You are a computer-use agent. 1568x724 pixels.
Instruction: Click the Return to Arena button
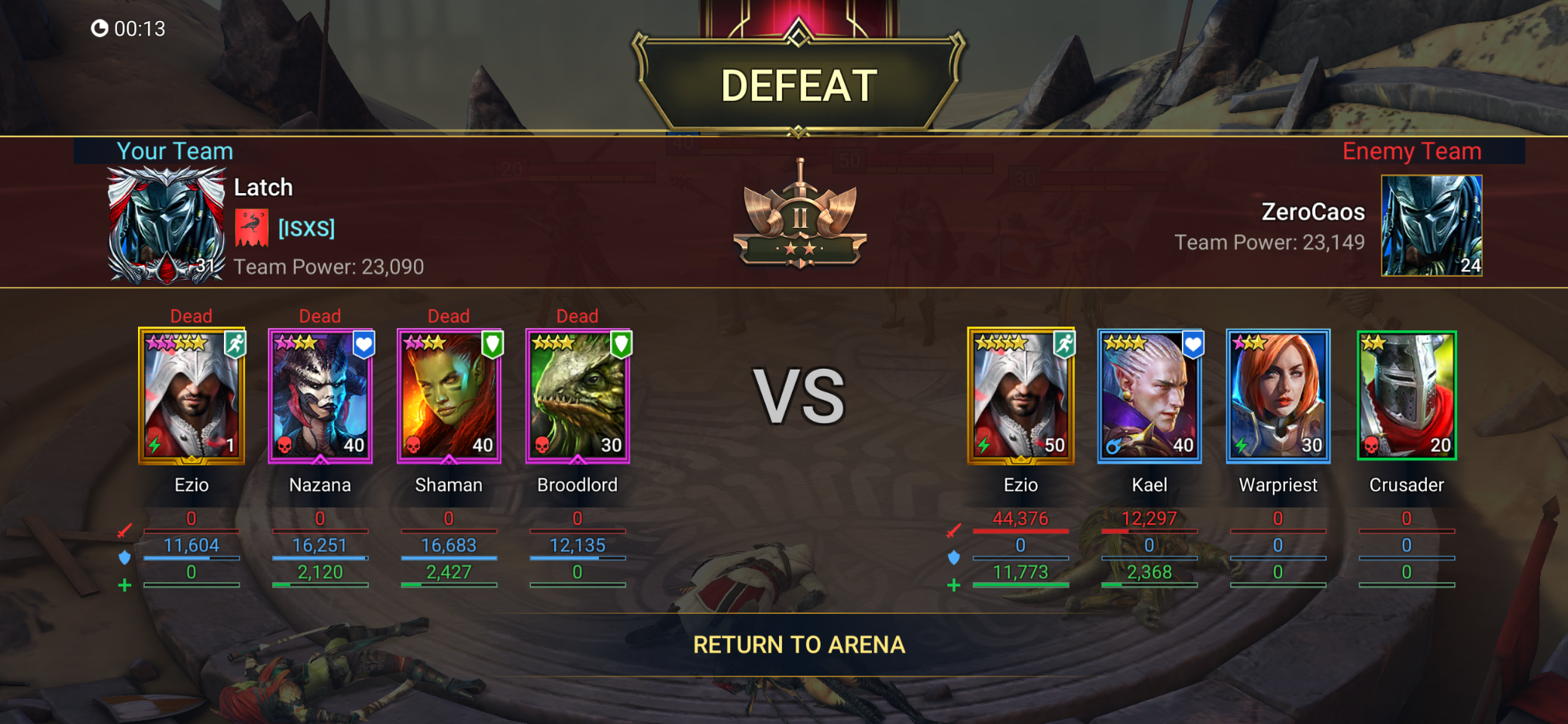799,645
